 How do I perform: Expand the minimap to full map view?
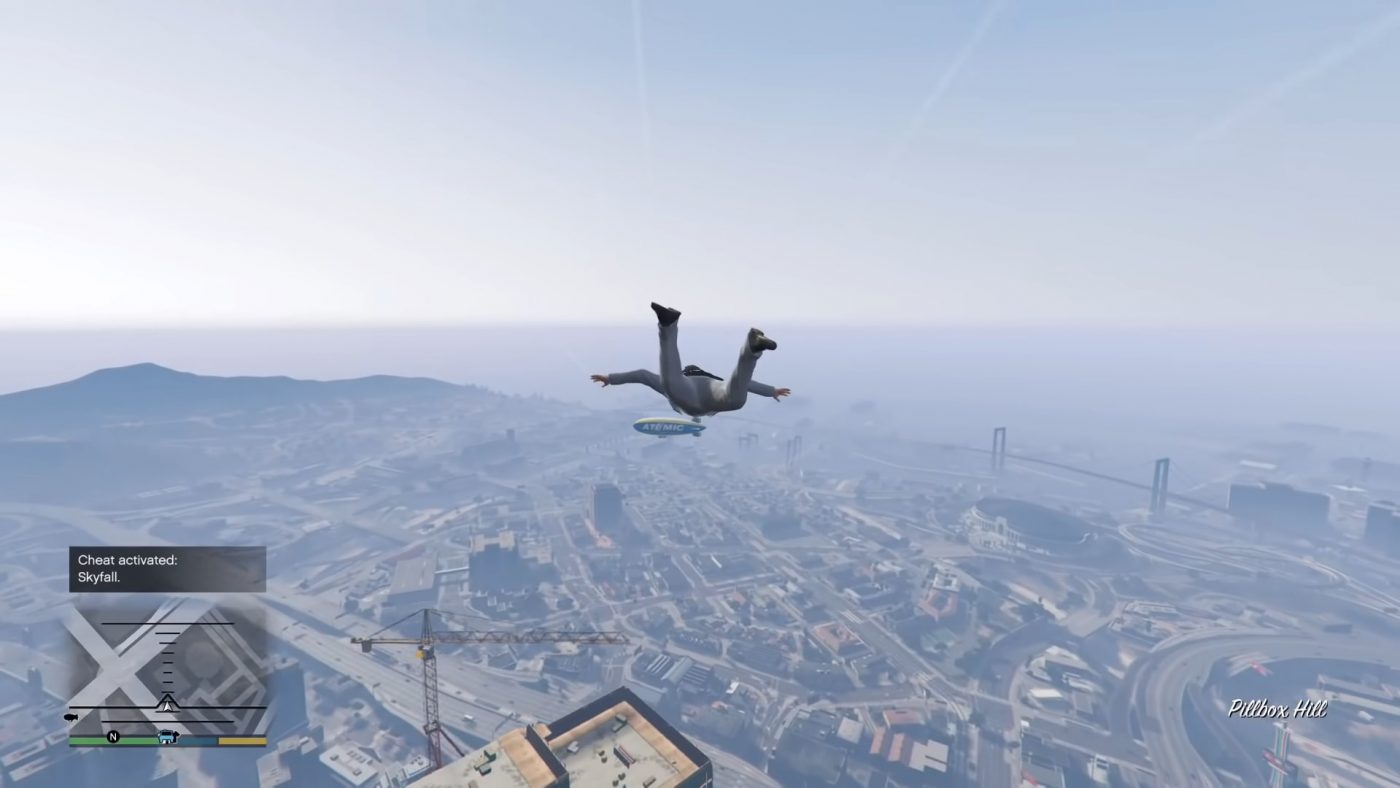165,670
